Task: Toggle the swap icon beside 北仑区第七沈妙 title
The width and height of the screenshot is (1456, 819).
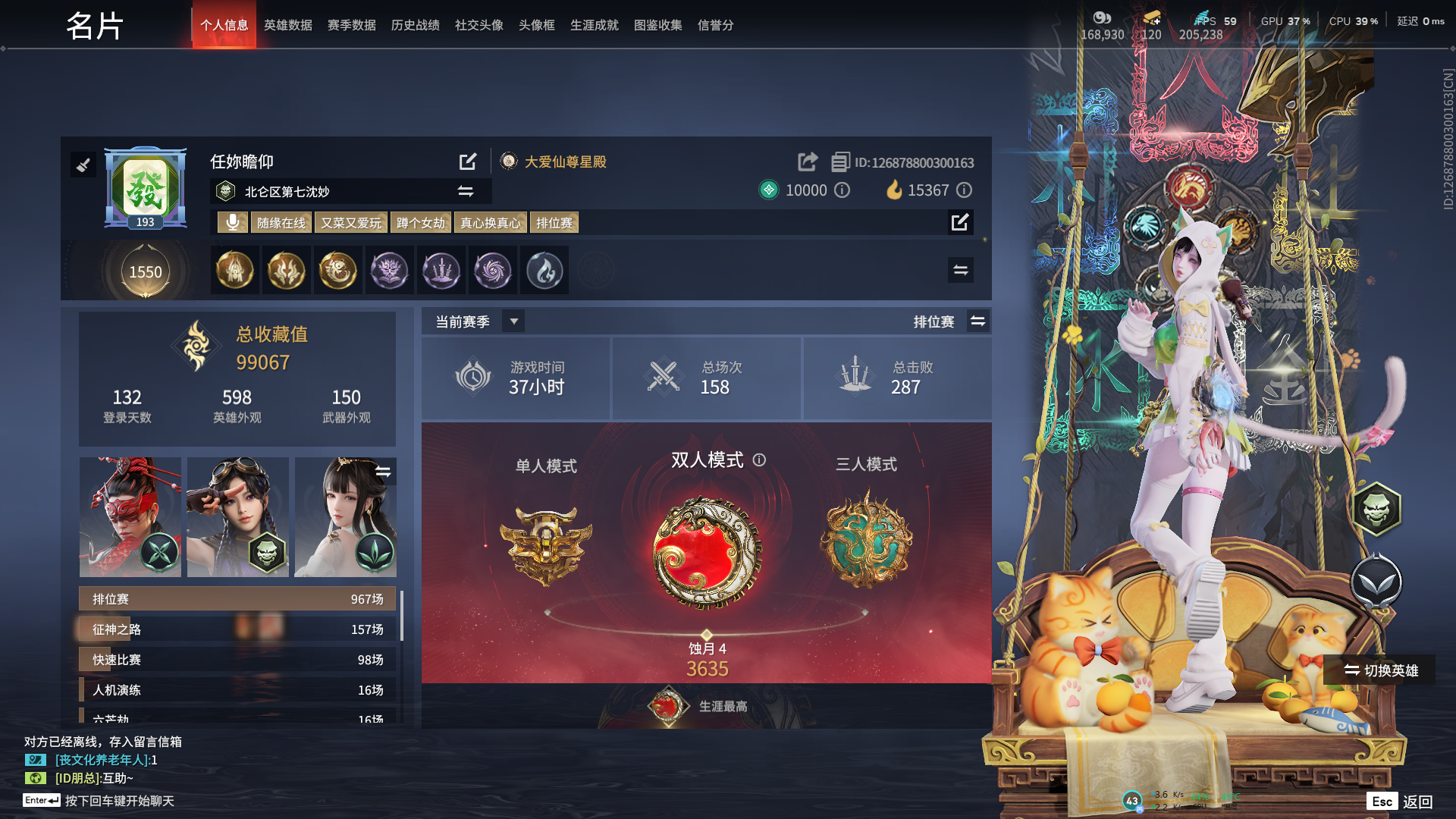Action: 465,191
